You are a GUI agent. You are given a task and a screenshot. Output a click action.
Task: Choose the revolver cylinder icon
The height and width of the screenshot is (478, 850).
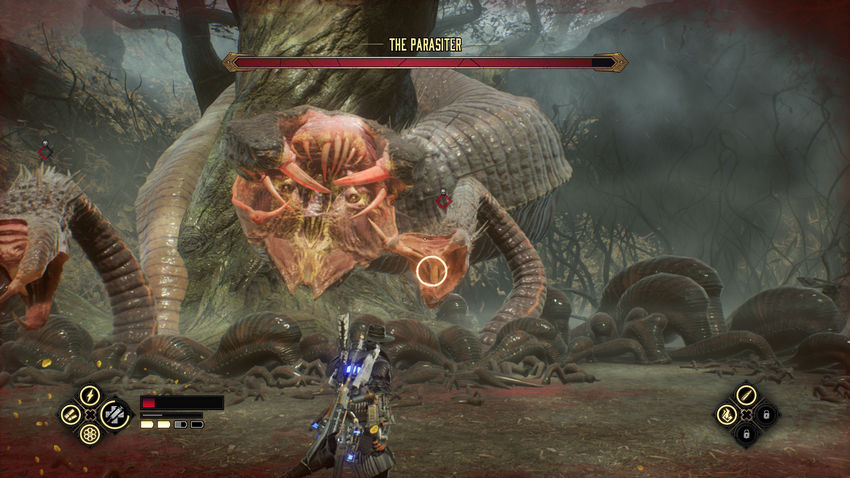point(89,434)
